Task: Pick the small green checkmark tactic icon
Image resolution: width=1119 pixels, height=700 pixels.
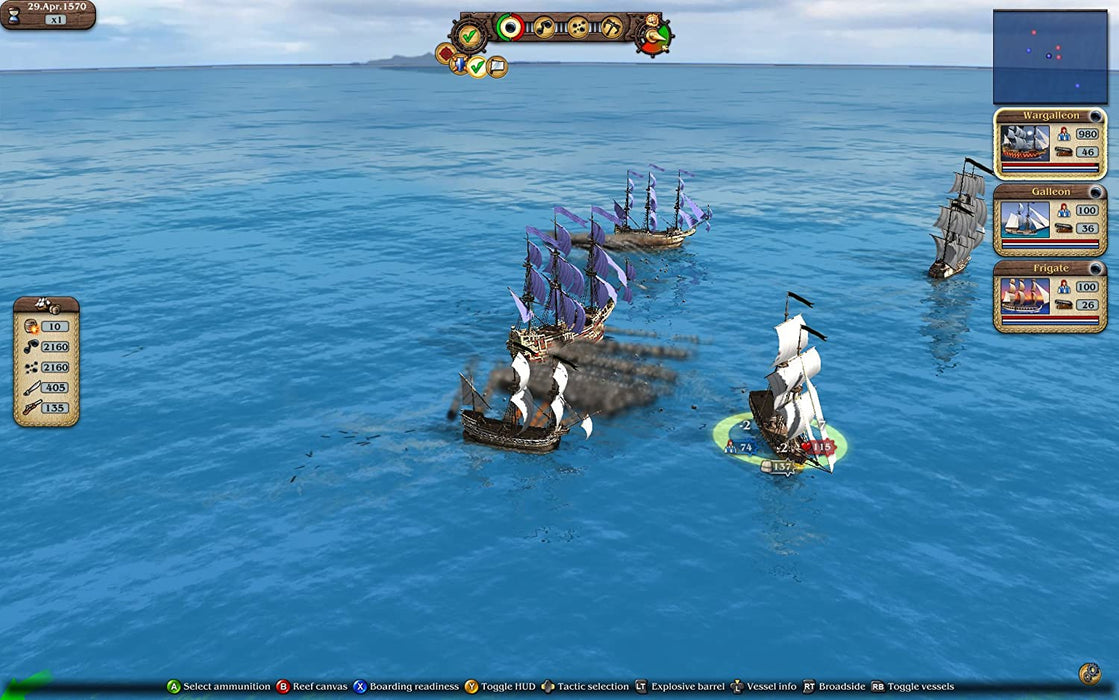Action: [x=477, y=67]
